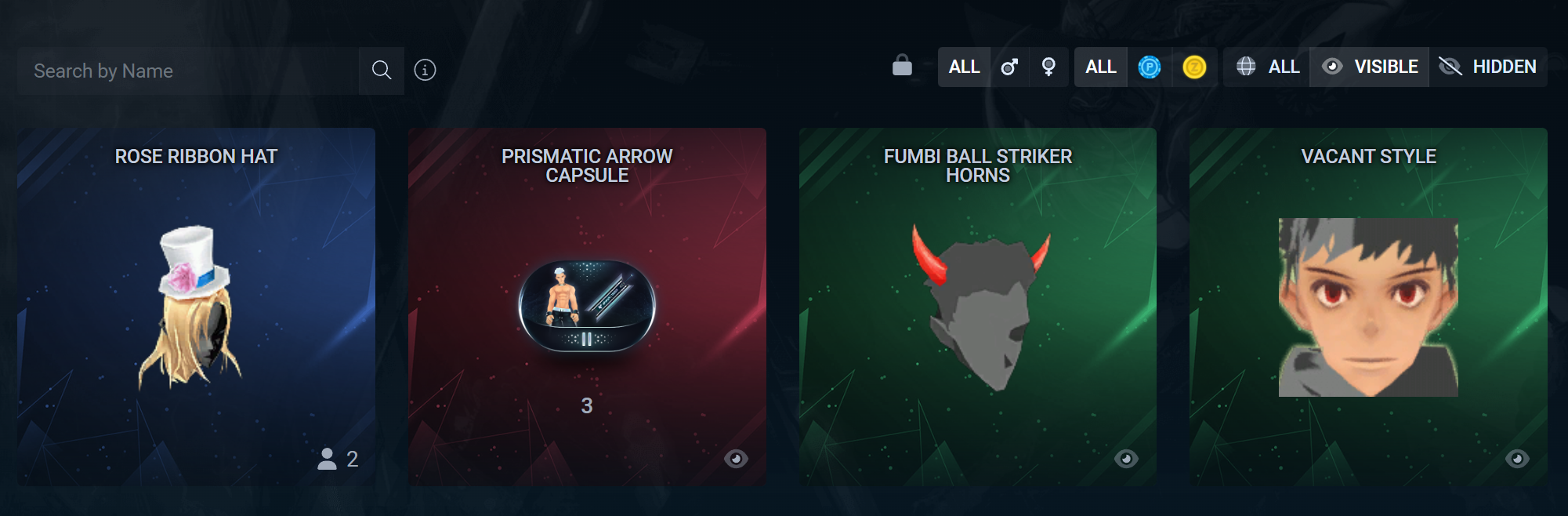This screenshot has height=516, width=1568.
Task: Select the Vacant Style face card
Action: point(1368,306)
